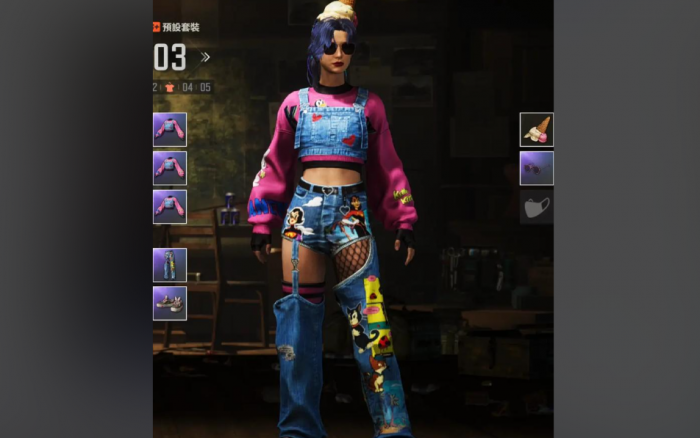The image size is (700, 438).
Task: Select the patched jeans equipment slot
Action: [x=169, y=265]
